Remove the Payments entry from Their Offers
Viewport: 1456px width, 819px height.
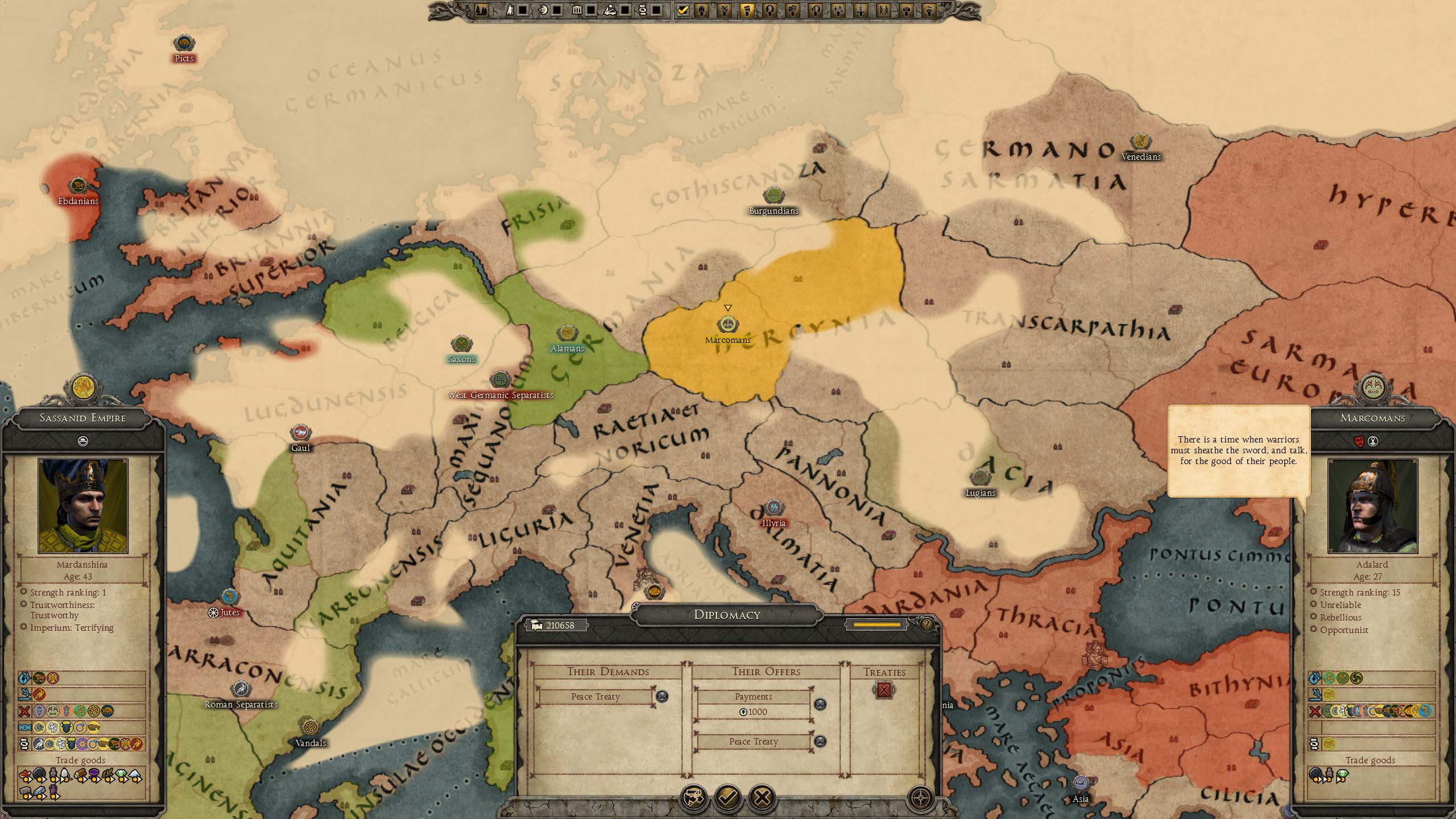pyautogui.click(x=820, y=705)
